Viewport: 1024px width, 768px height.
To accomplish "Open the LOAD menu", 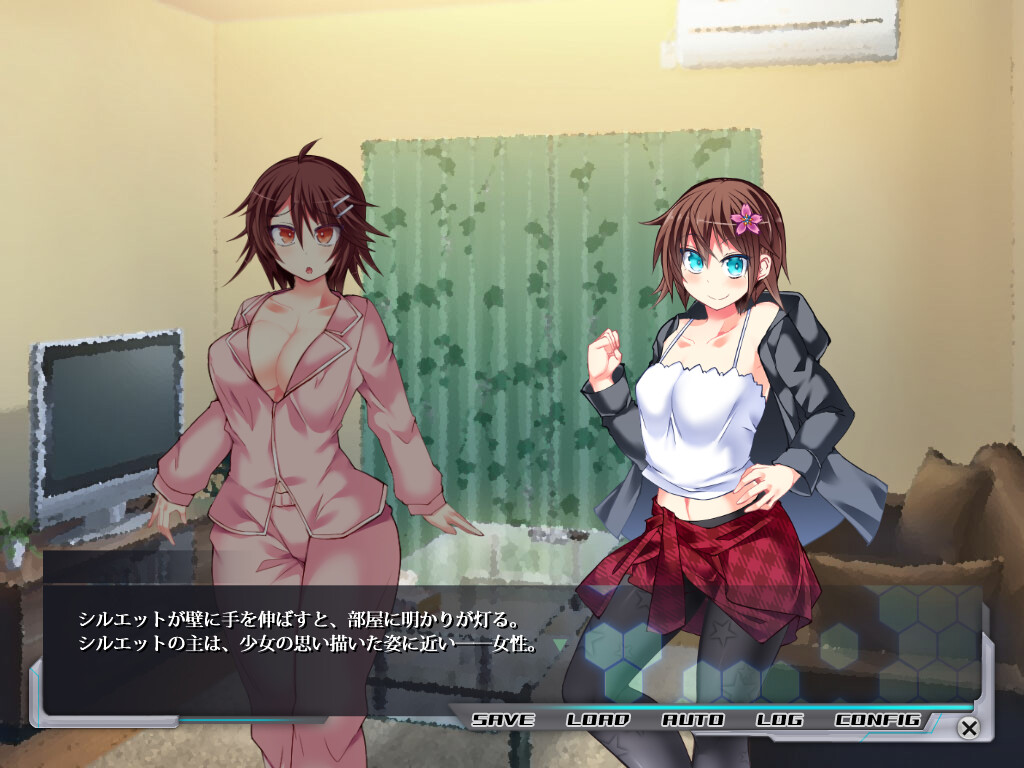I will tap(598, 719).
